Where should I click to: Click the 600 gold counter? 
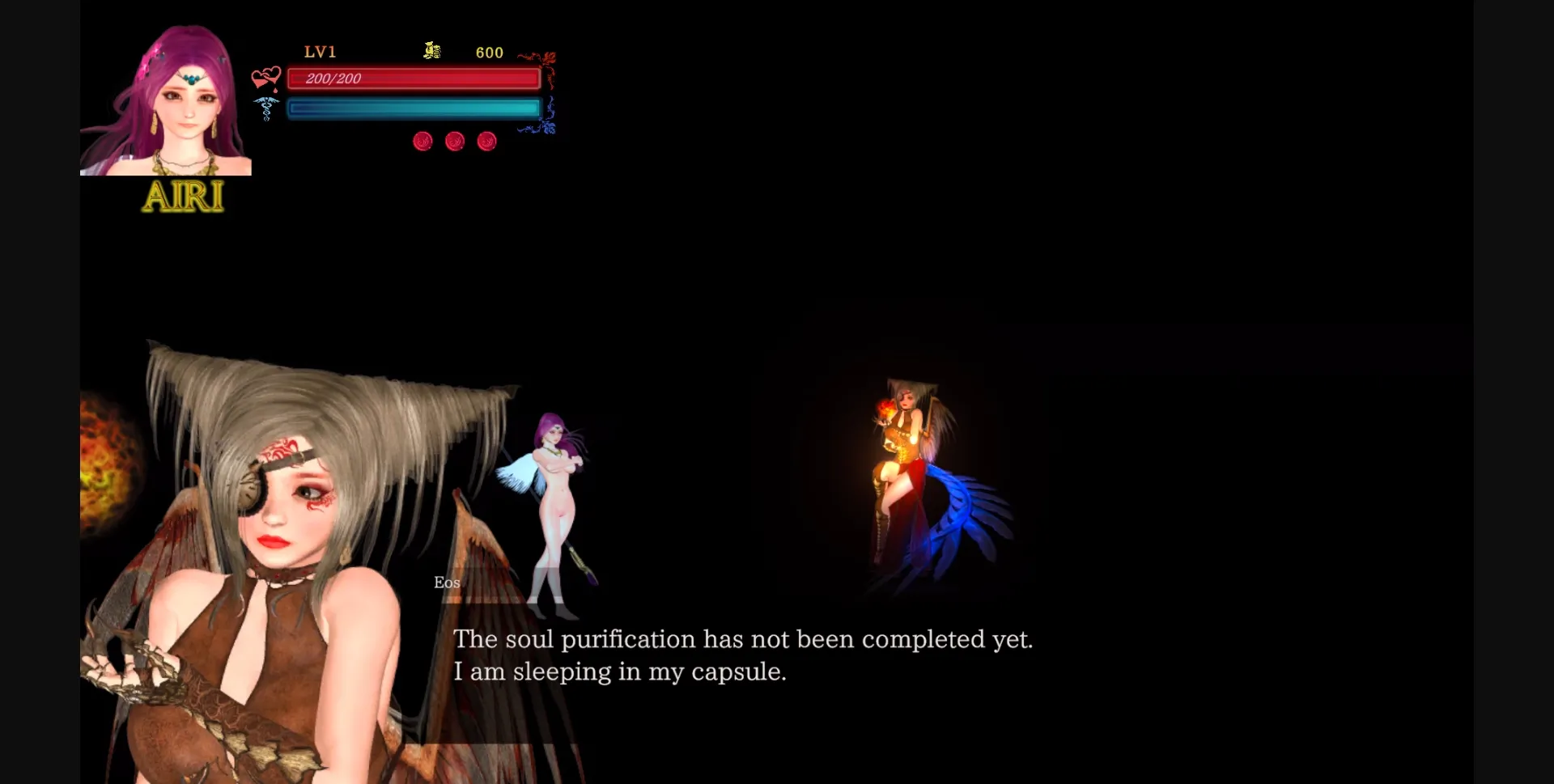pos(489,52)
